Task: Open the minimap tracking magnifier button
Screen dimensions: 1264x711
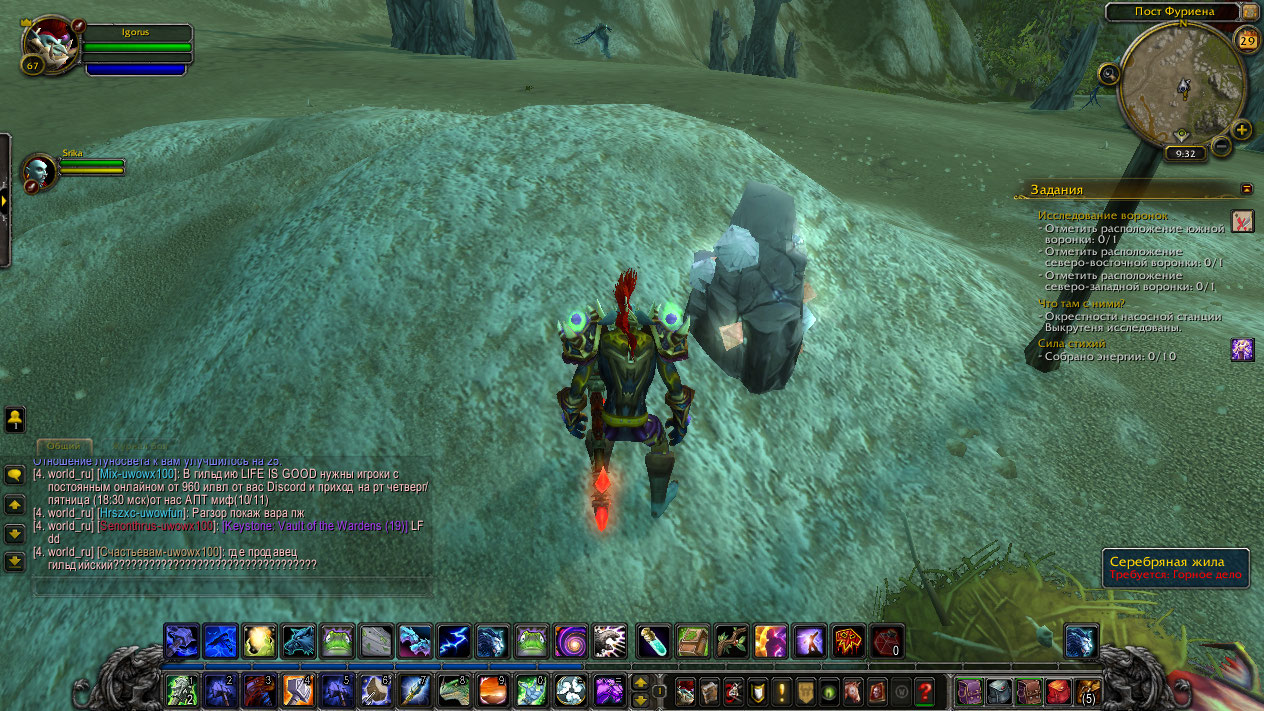Action: click(1109, 73)
